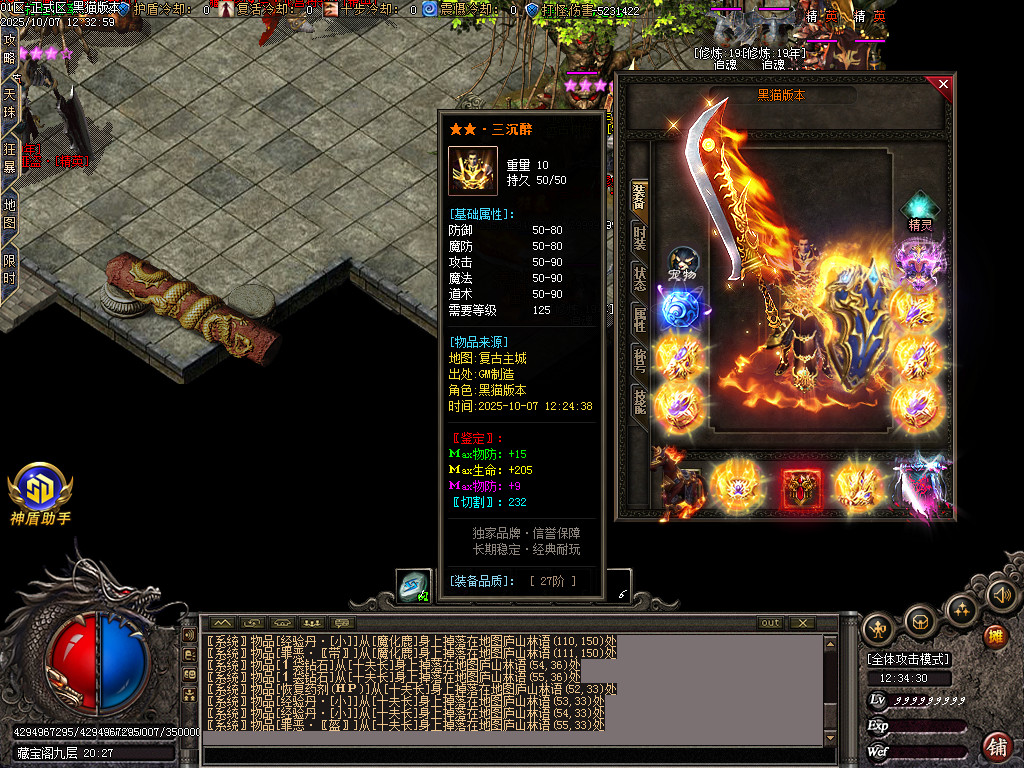This screenshot has width=1024, height=768.
Task: Show the 属性 attributes tab
Action: click(x=640, y=319)
